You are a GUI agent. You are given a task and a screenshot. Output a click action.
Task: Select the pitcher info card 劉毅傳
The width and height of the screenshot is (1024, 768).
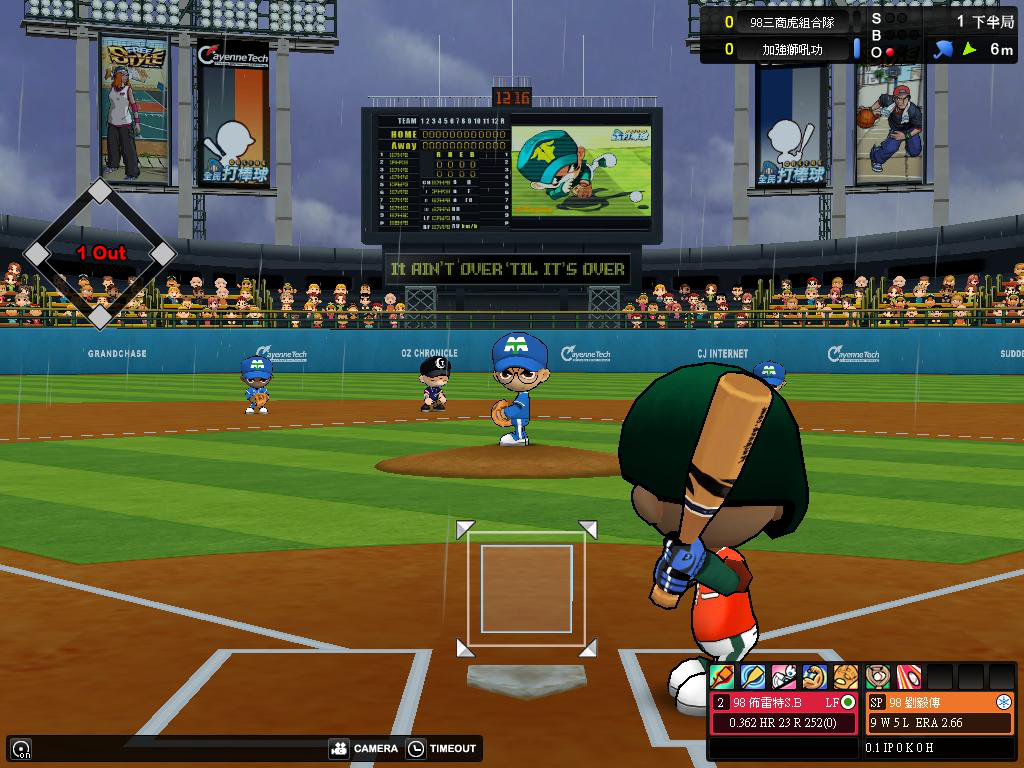(939, 712)
